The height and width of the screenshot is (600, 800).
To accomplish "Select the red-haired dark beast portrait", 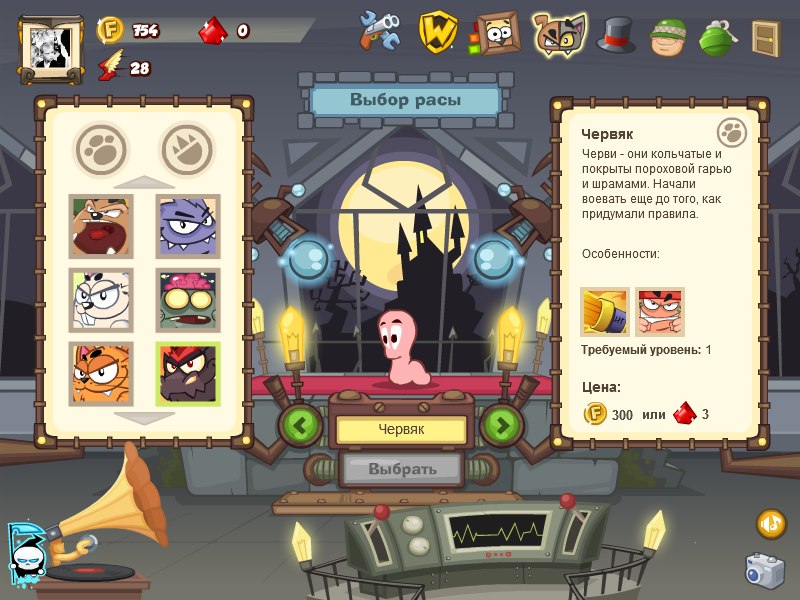I will [x=188, y=374].
